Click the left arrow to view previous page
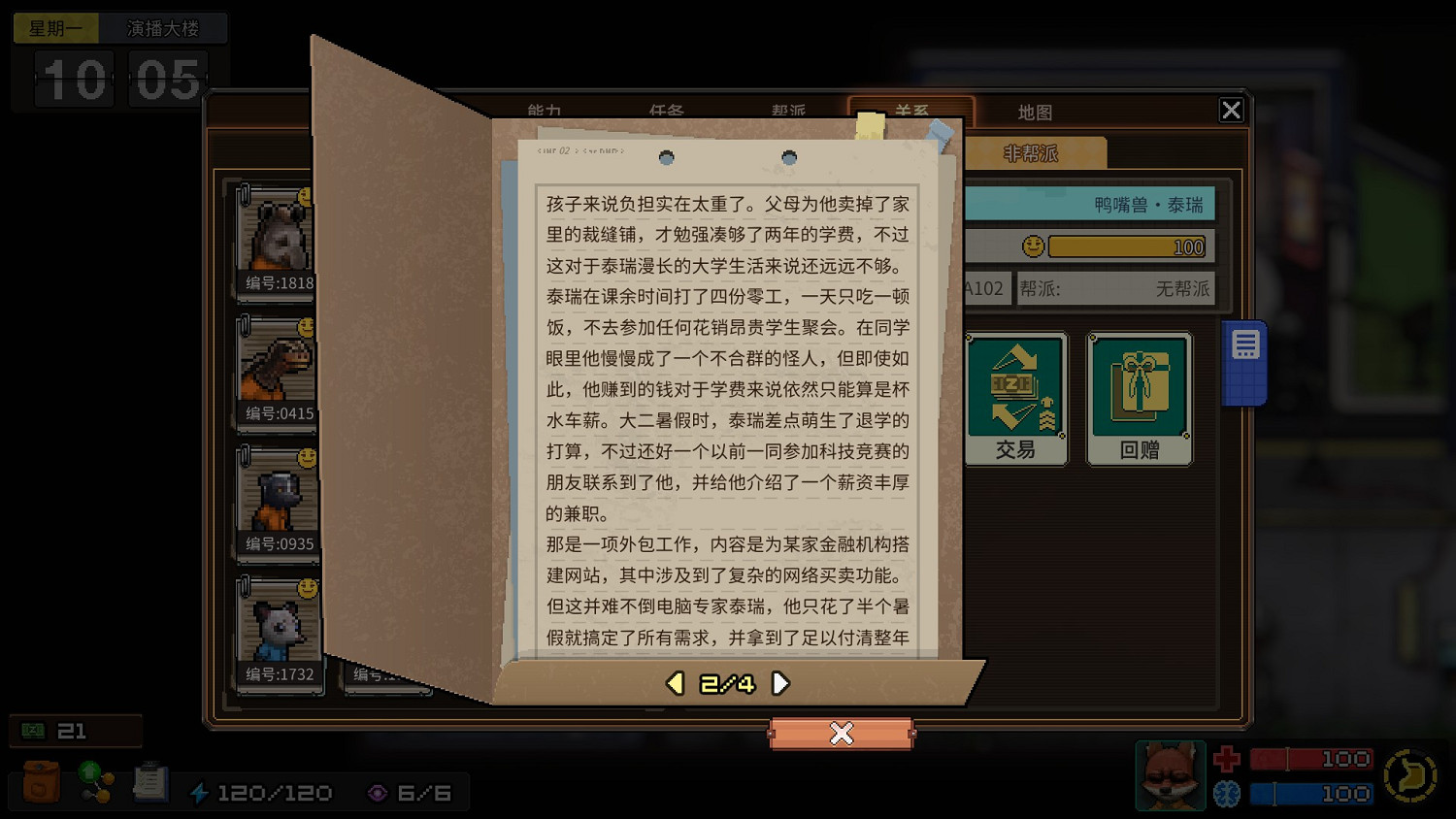The height and width of the screenshot is (819, 1456). 675,683
